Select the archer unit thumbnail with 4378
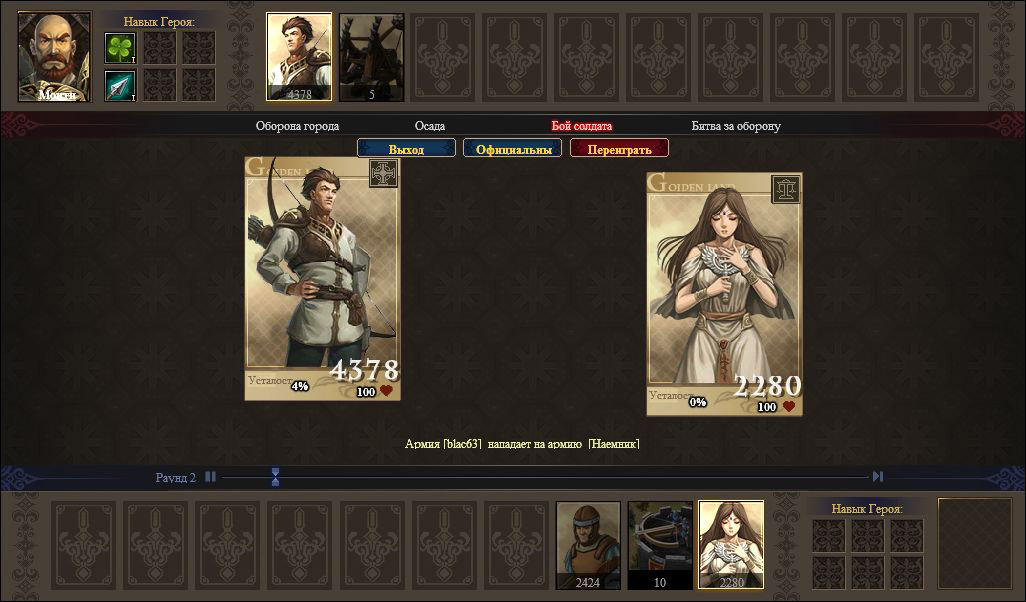This screenshot has width=1026, height=602. point(299,56)
